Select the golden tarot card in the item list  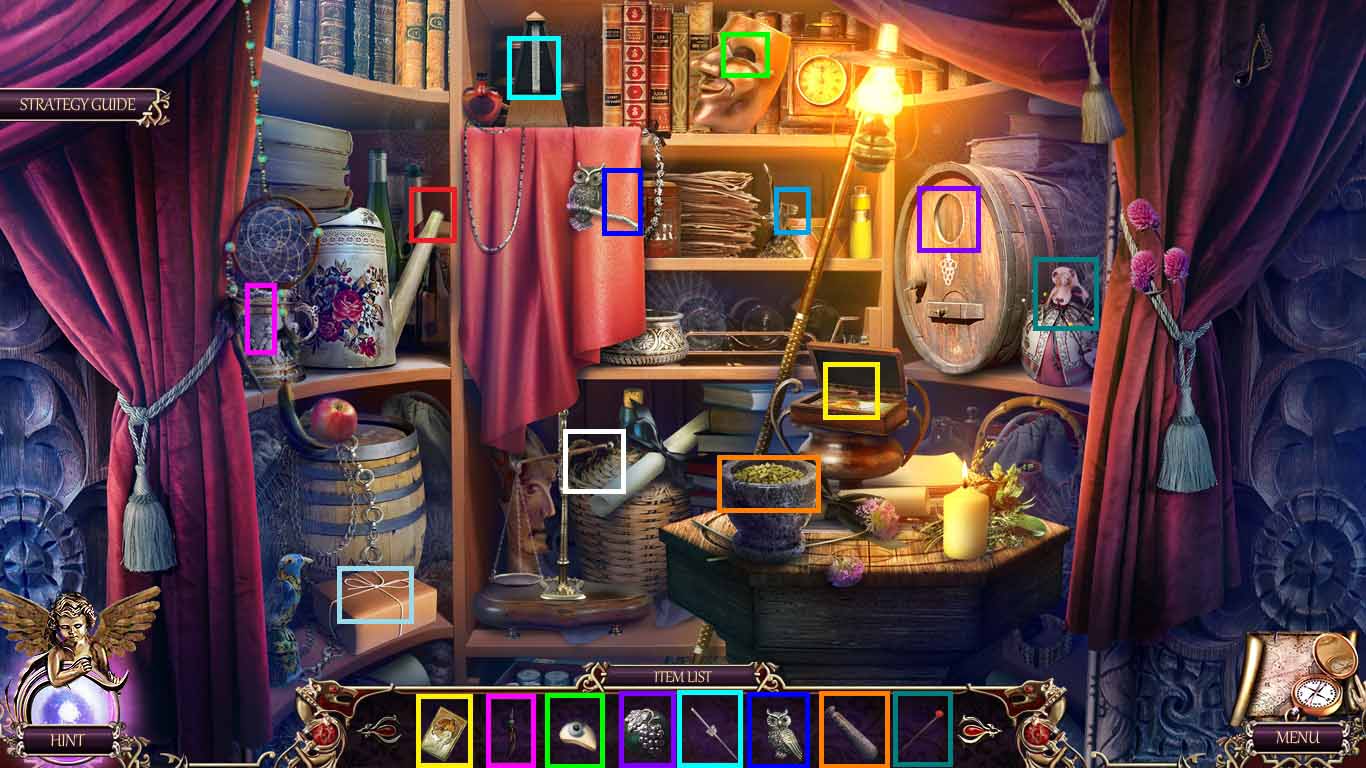pos(445,731)
